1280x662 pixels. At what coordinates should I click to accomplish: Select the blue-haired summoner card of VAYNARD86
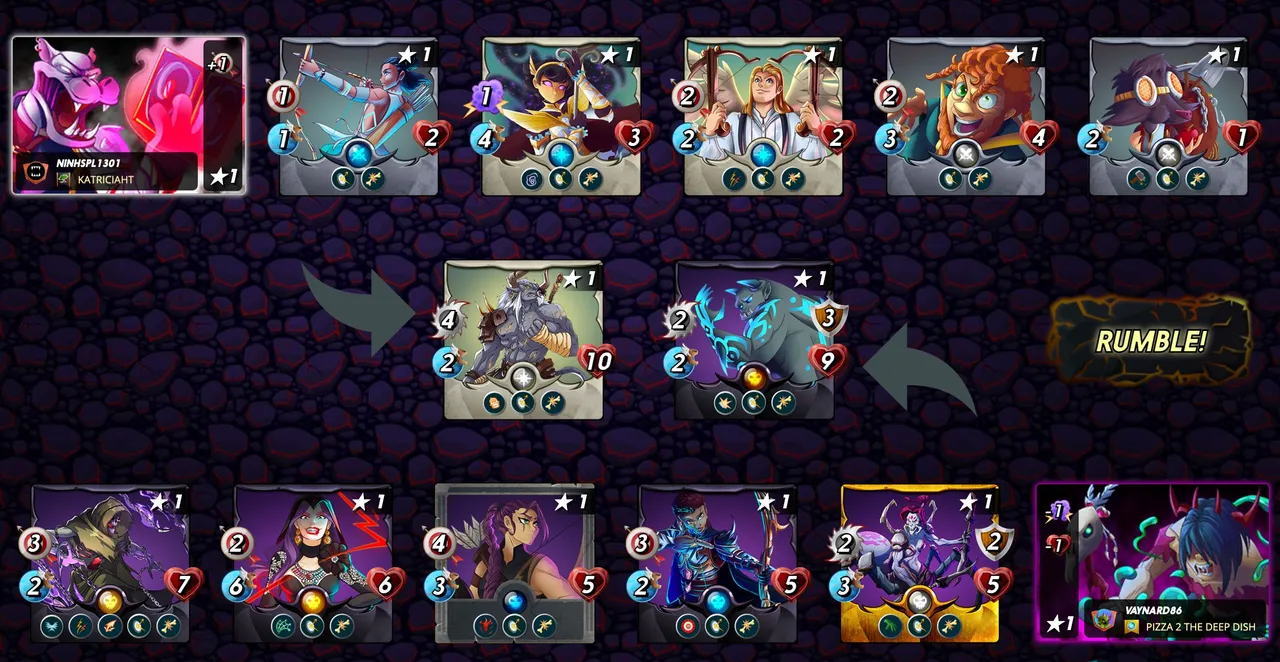coord(1152,562)
